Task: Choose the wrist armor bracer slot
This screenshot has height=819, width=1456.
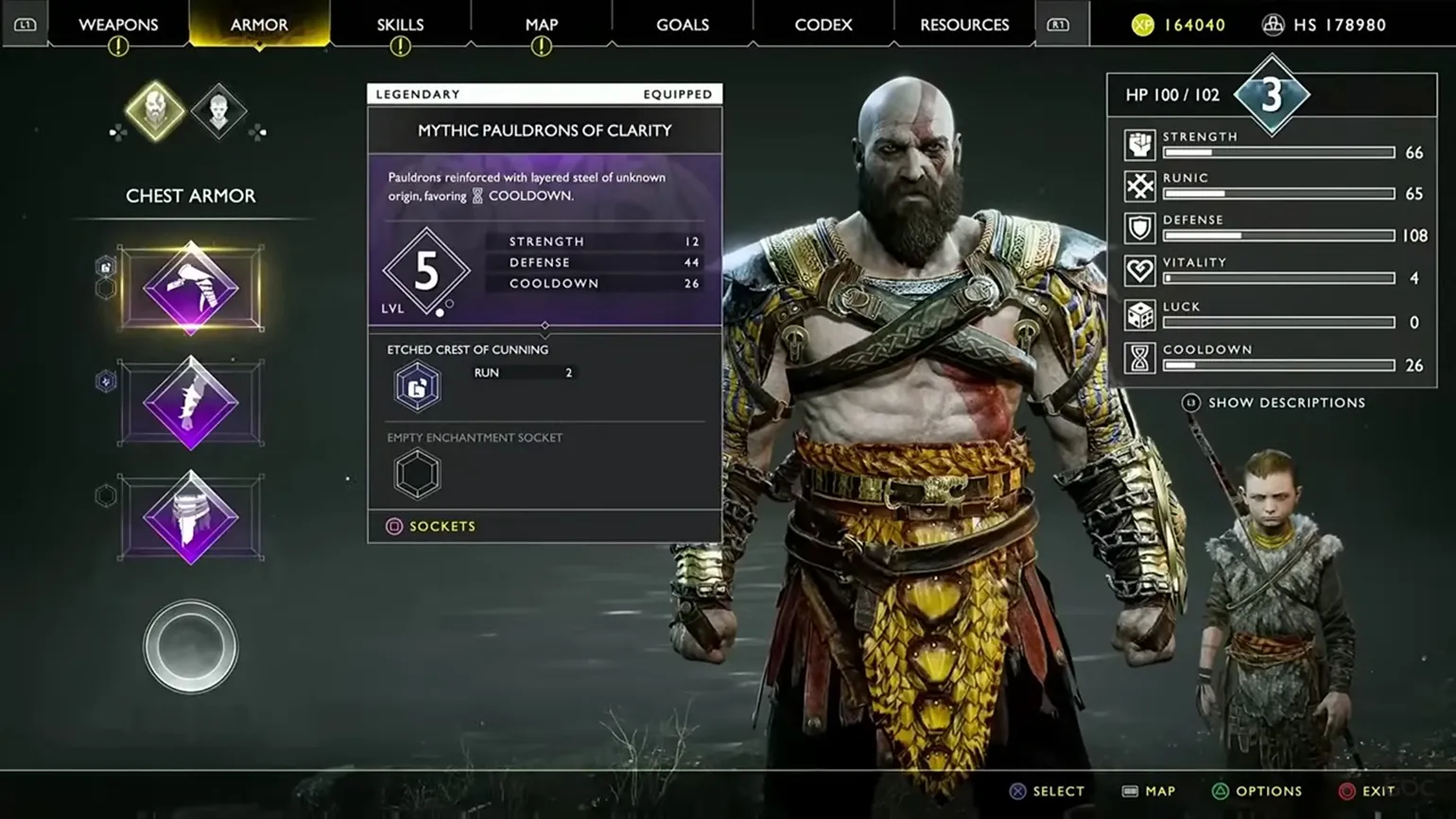Action: 191,403
